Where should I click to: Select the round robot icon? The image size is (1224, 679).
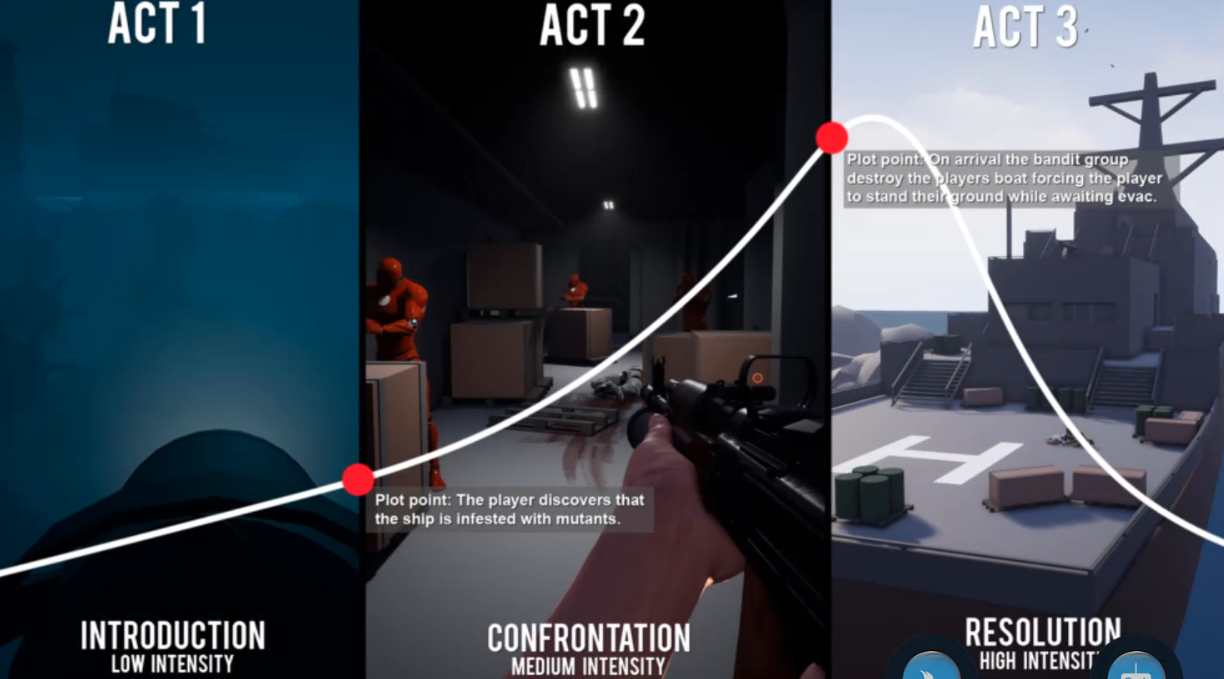click(1135, 664)
